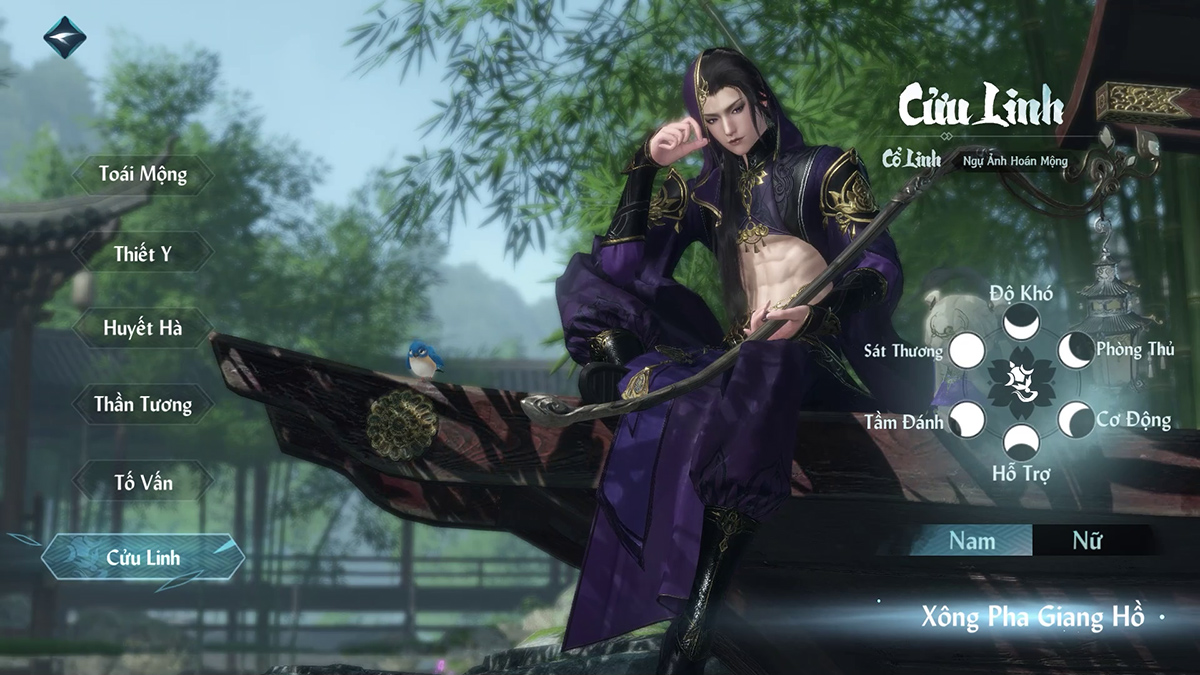Choose the Tố Vấn class

pyautogui.click(x=143, y=482)
